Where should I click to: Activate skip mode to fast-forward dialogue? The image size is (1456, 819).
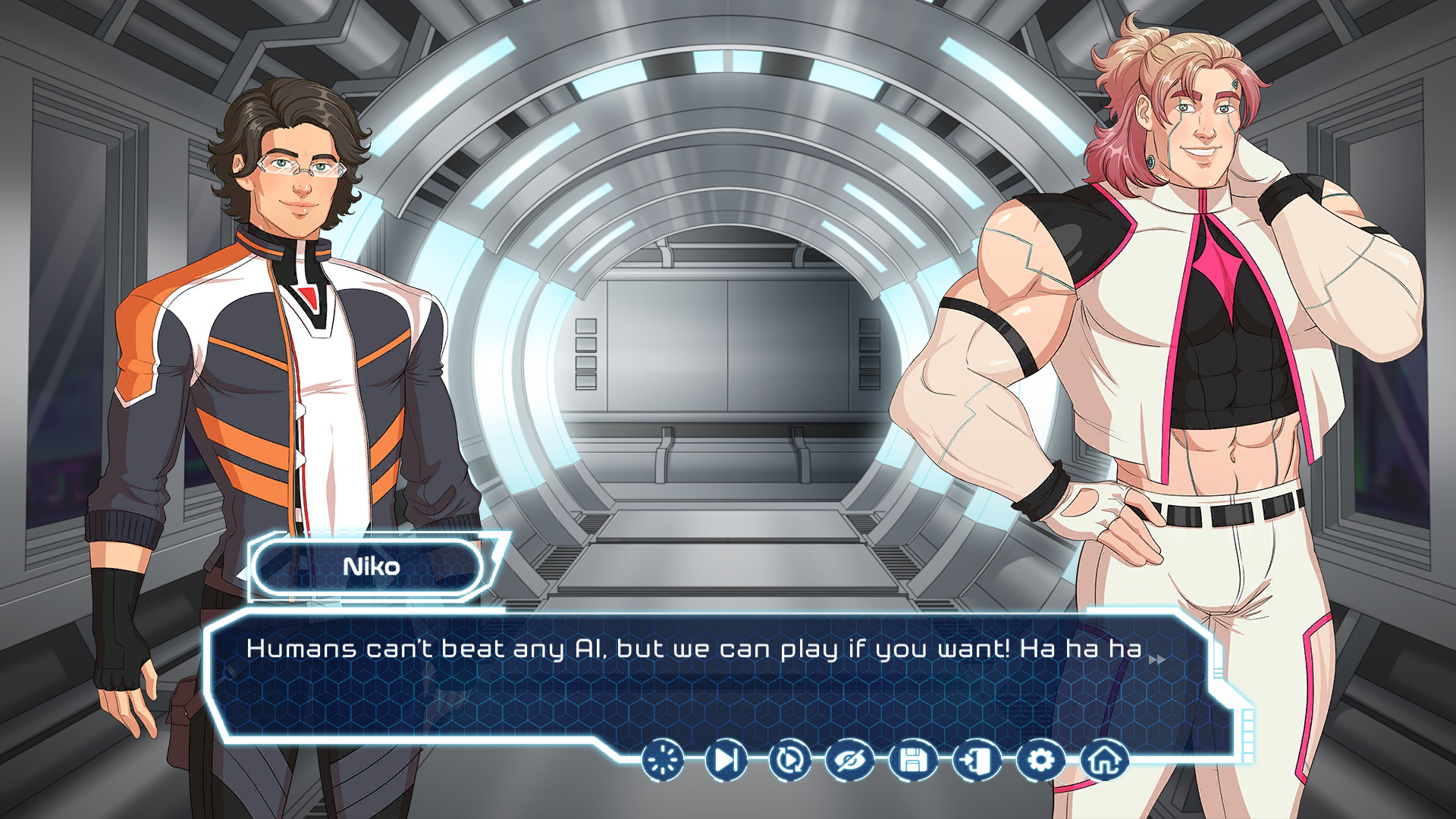(x=724, y=758)
